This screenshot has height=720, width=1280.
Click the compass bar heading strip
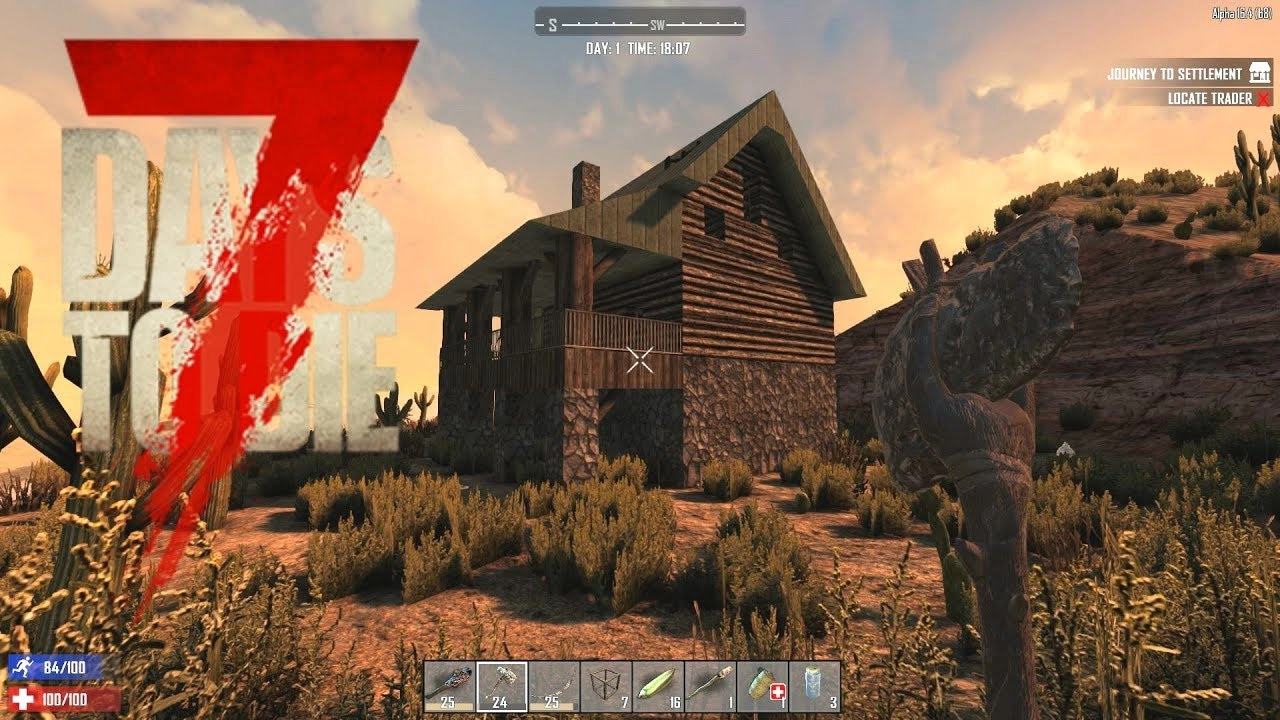[640, 21]
